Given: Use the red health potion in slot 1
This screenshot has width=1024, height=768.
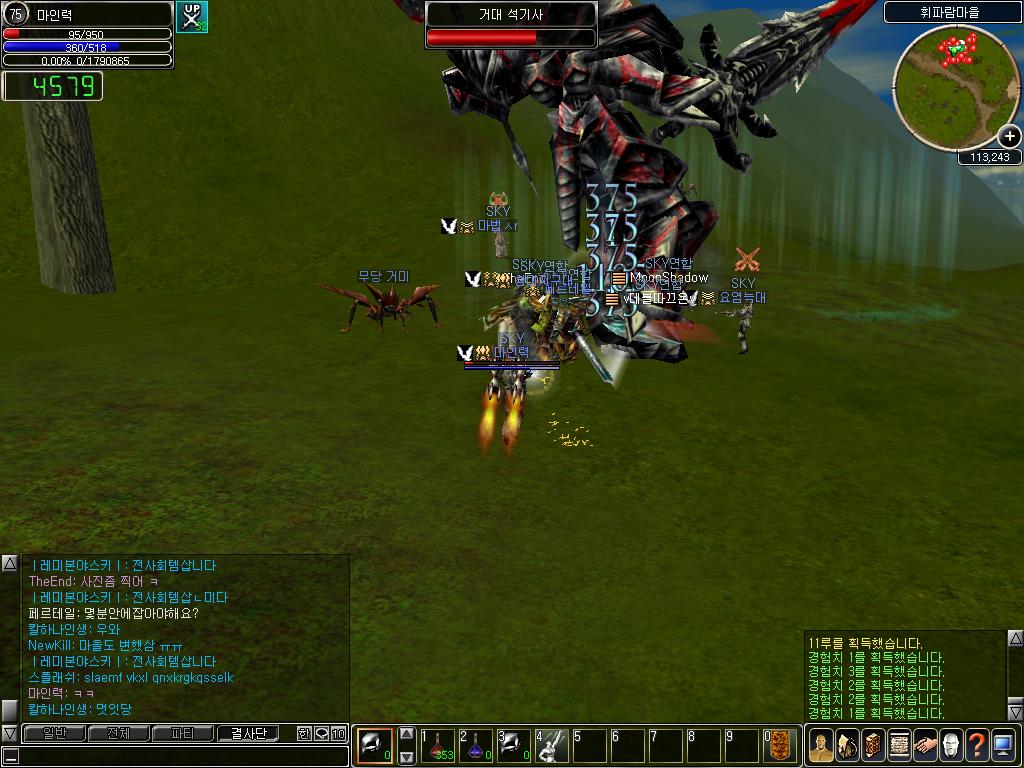Looking at the screenshot, I should click(438, 745).
